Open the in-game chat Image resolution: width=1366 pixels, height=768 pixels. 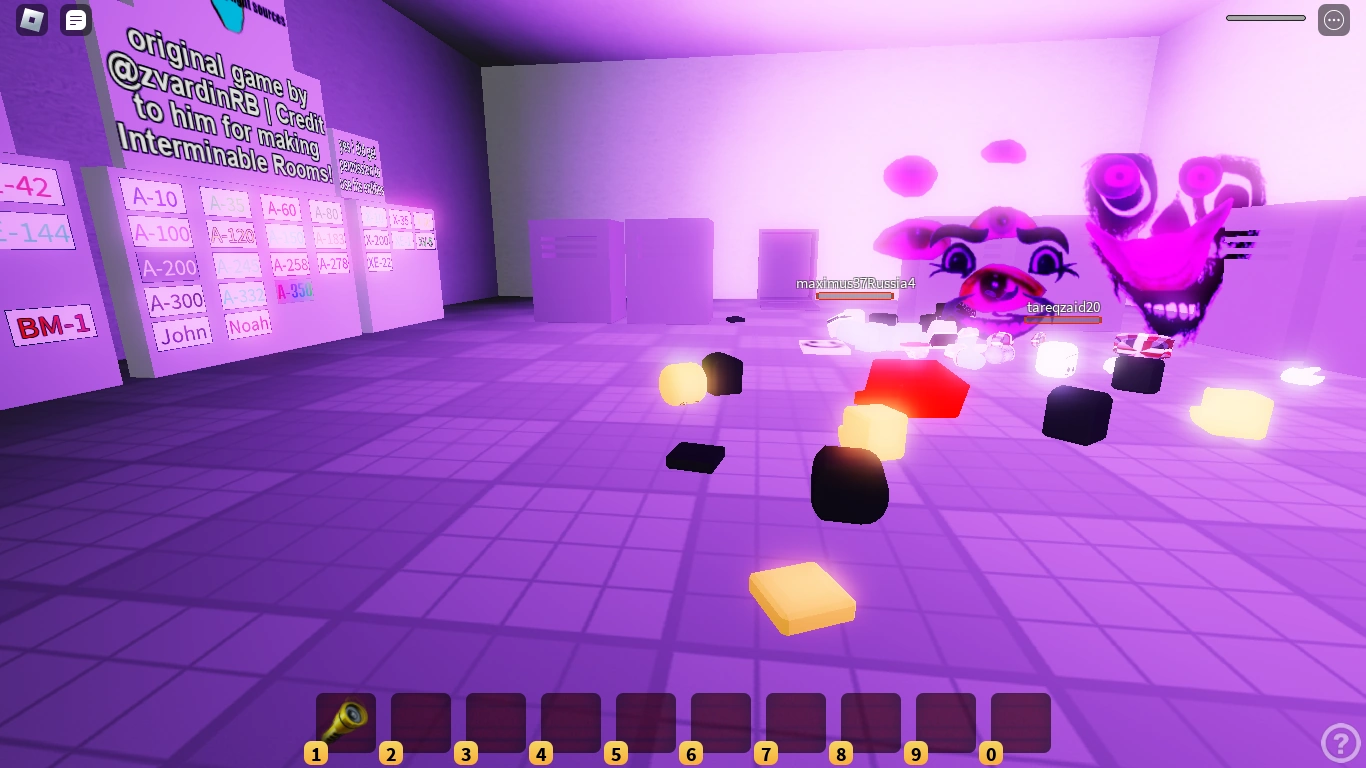coord(75,19)
